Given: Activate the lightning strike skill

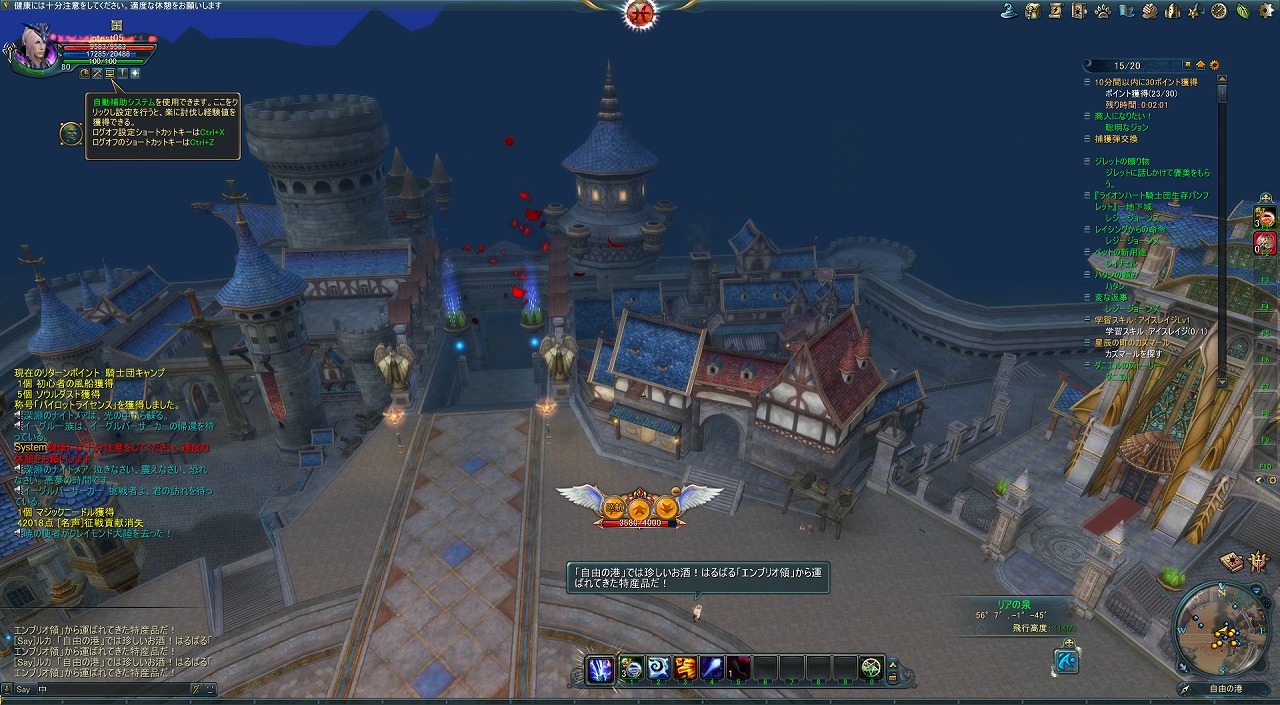Looking at the screenshot, I should tap(601, 668).
